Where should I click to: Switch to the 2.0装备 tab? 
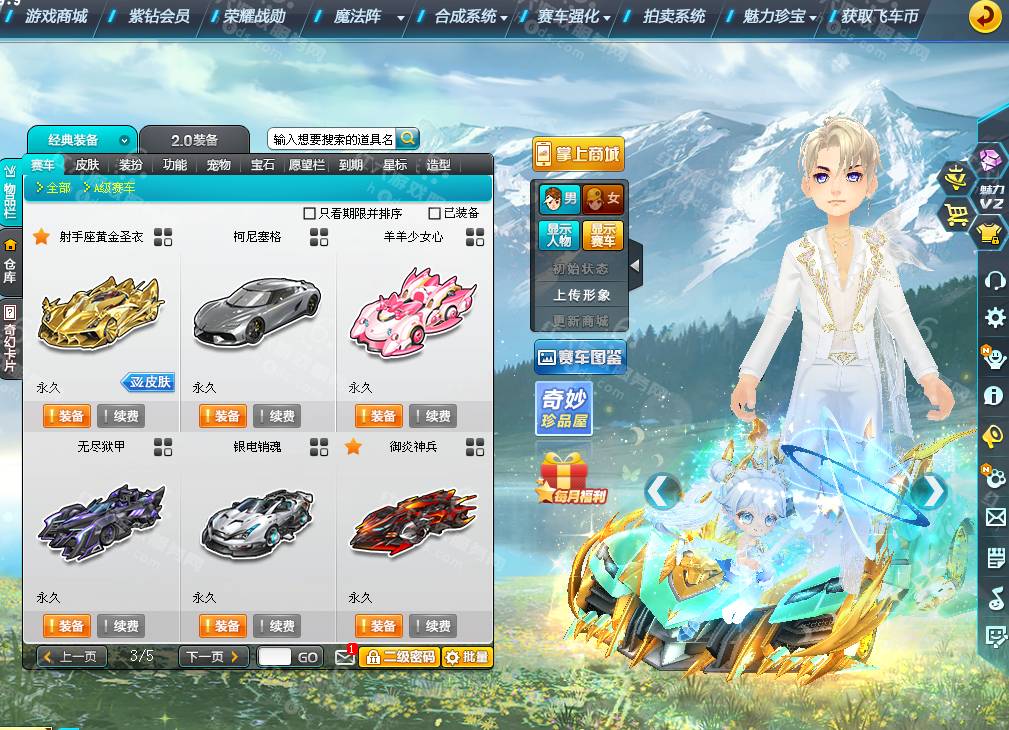[x=194, y=140]
